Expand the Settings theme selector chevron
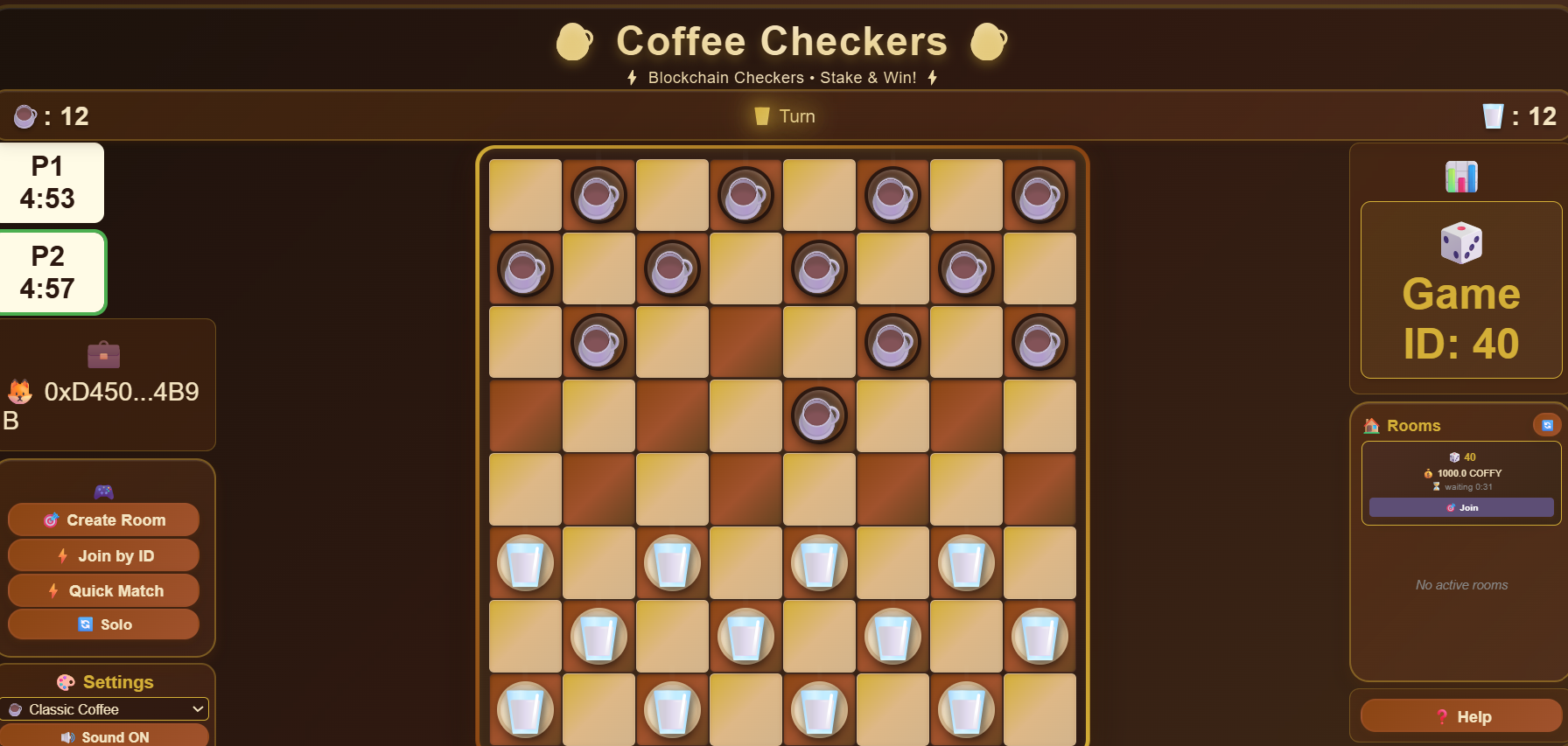The width and height of the screenshot is (1568, 746). coord(199,709)
